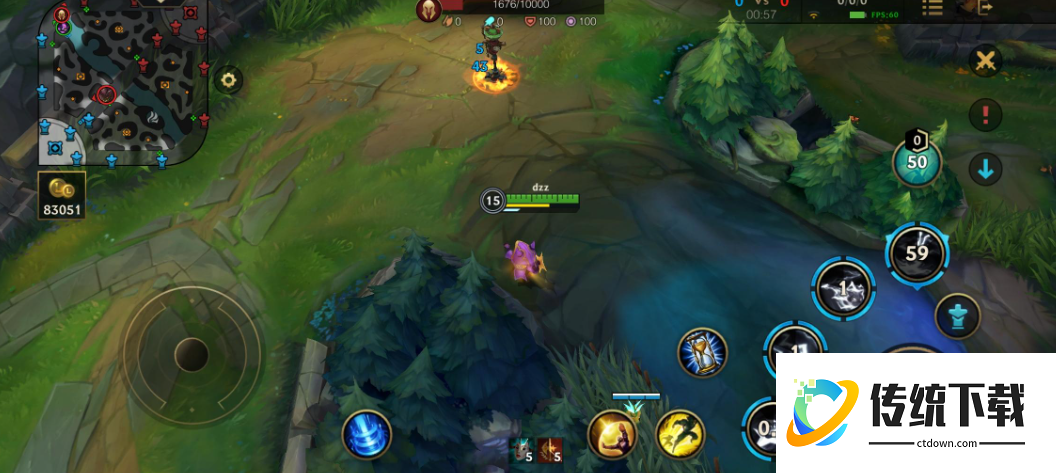Tap the blue tower-target button
Screen dimensions: 1056x473
click(x=957, y=317)
